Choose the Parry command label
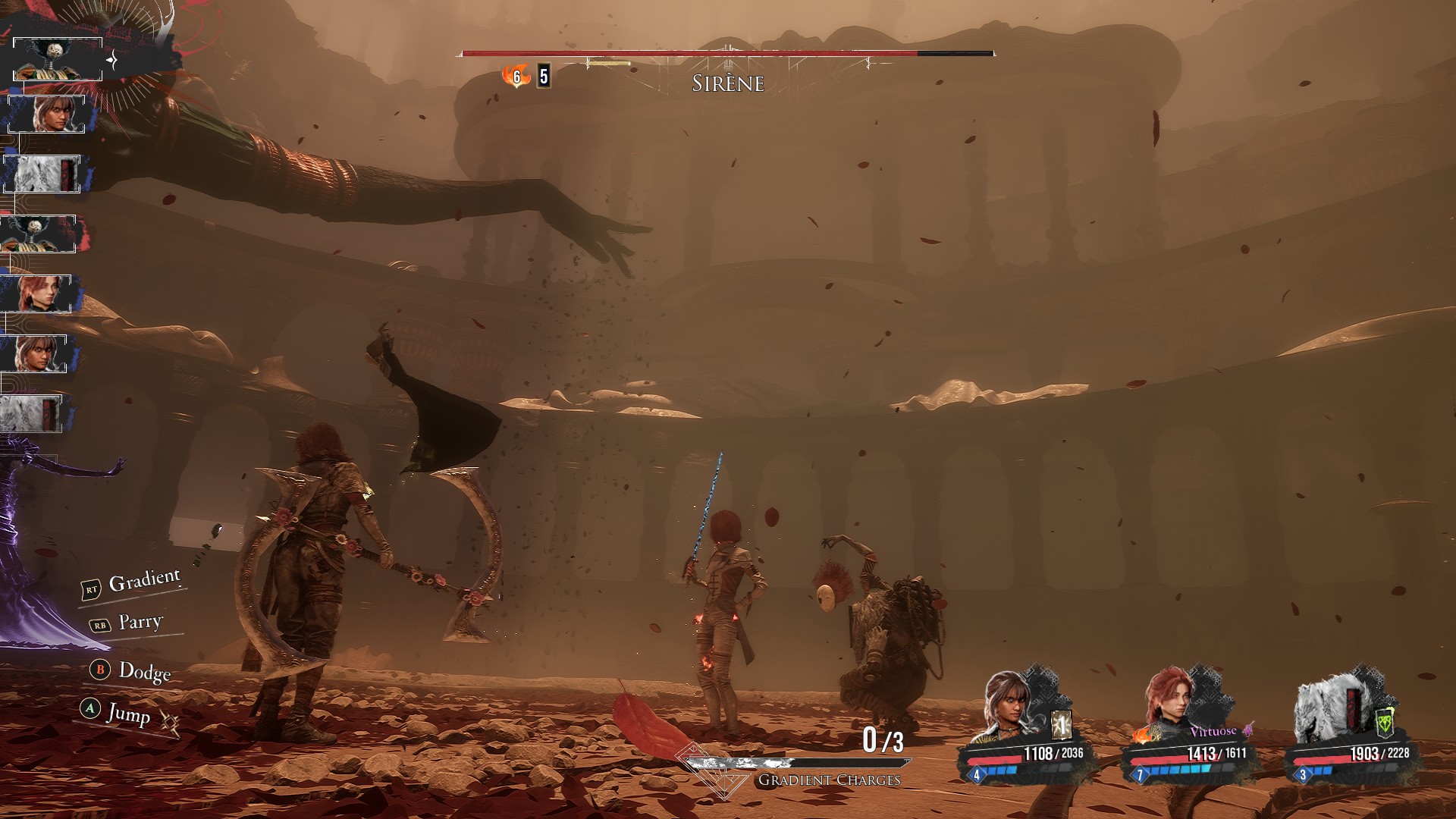Image resolution: width=1456 pixels, height=819 pixels. click(140, 623)
